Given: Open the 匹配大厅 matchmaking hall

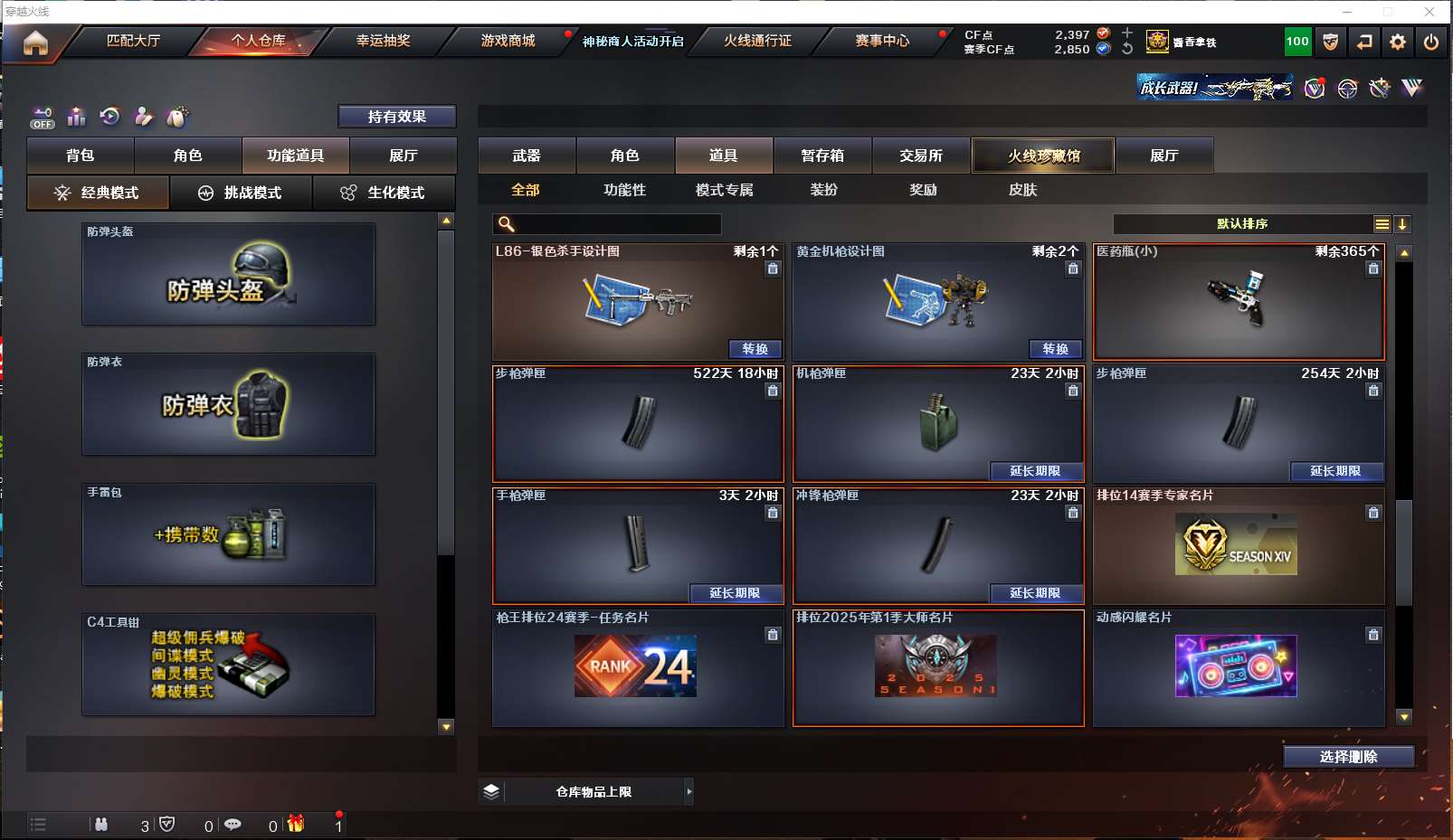Looking at the screenshot, I should click(133, 41).
